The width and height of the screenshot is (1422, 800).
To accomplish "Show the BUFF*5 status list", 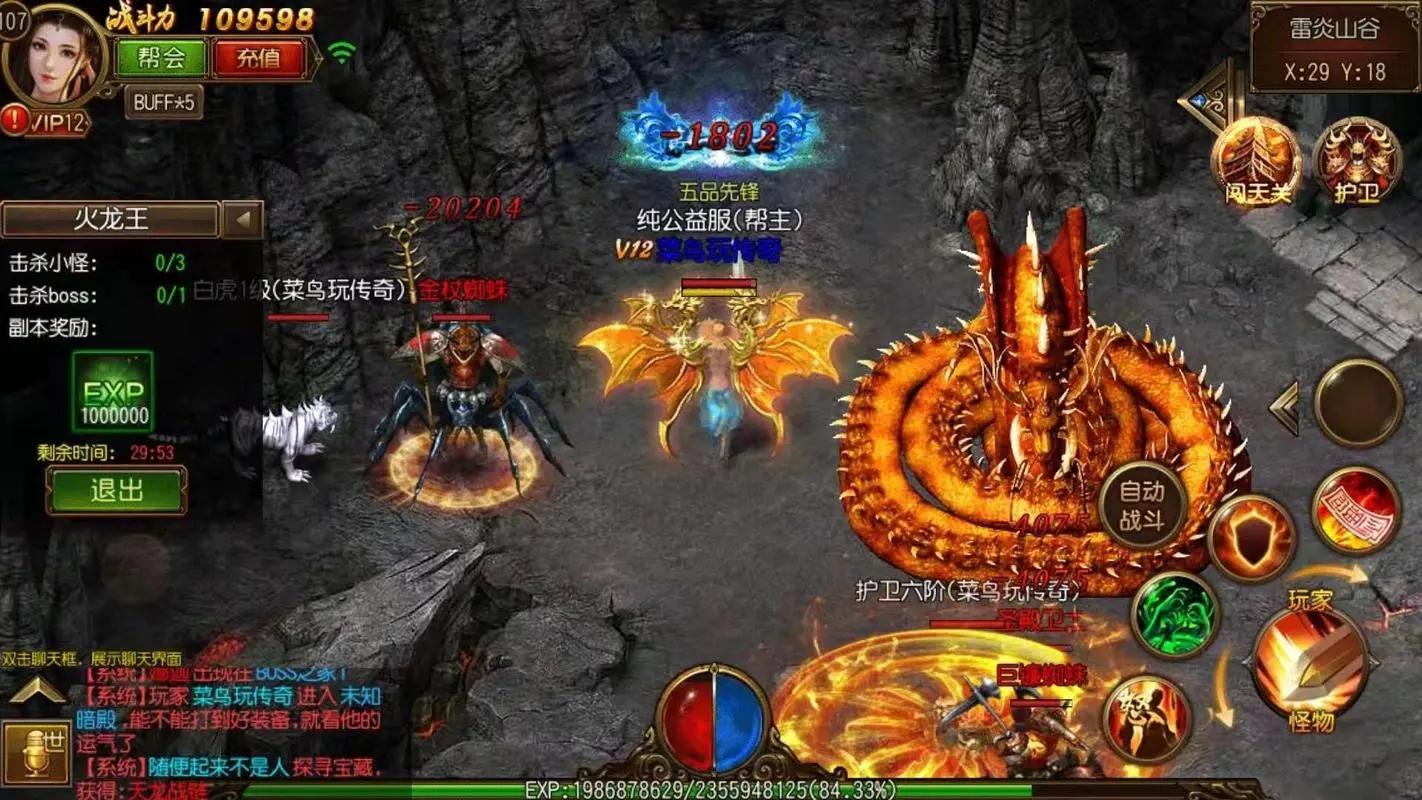I will click(x=163, y=101).
